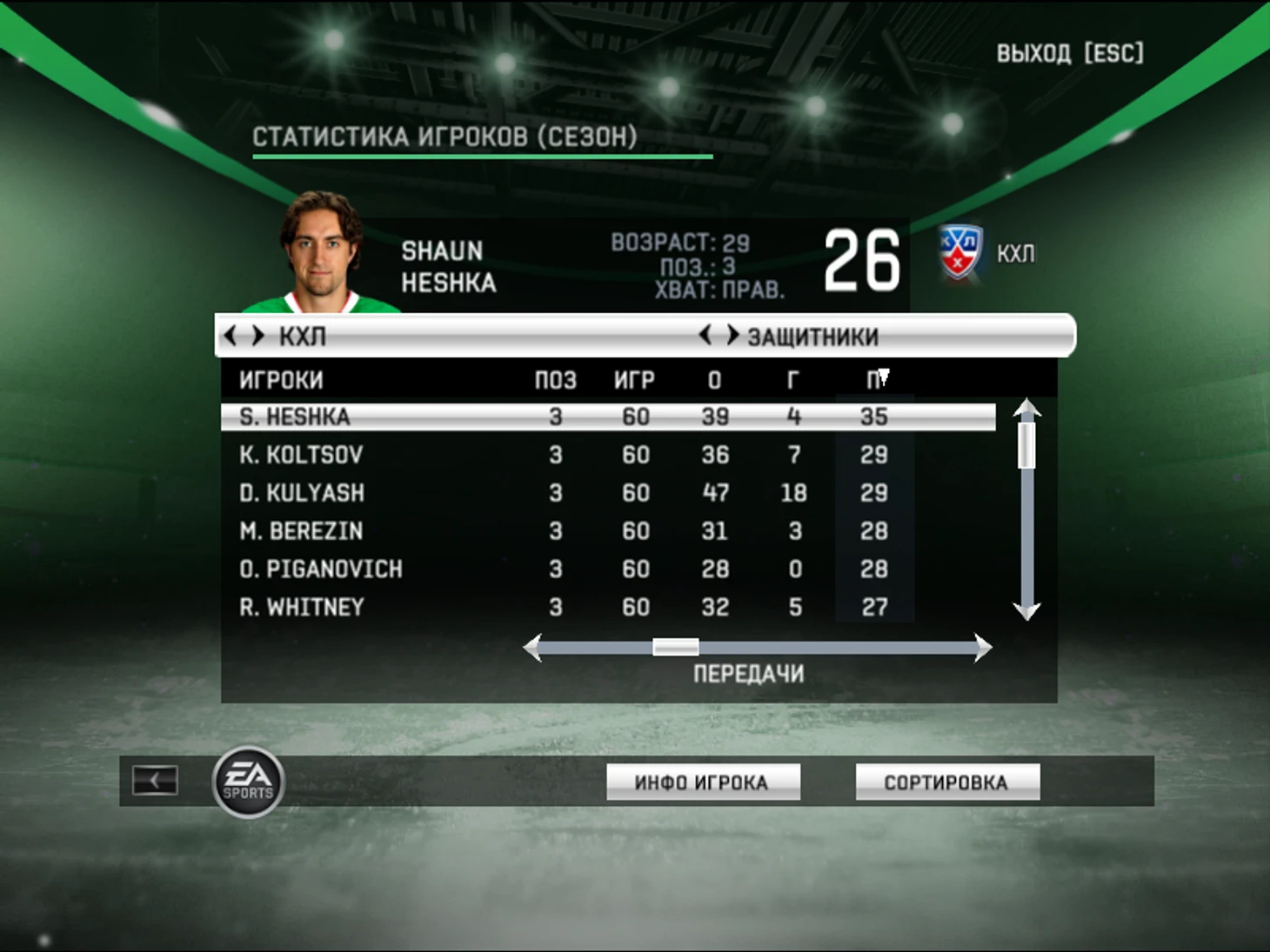Click the EA Sports logo button
Image resolution: width=1270 pixels, height=952 pixels.
point(249,782)
